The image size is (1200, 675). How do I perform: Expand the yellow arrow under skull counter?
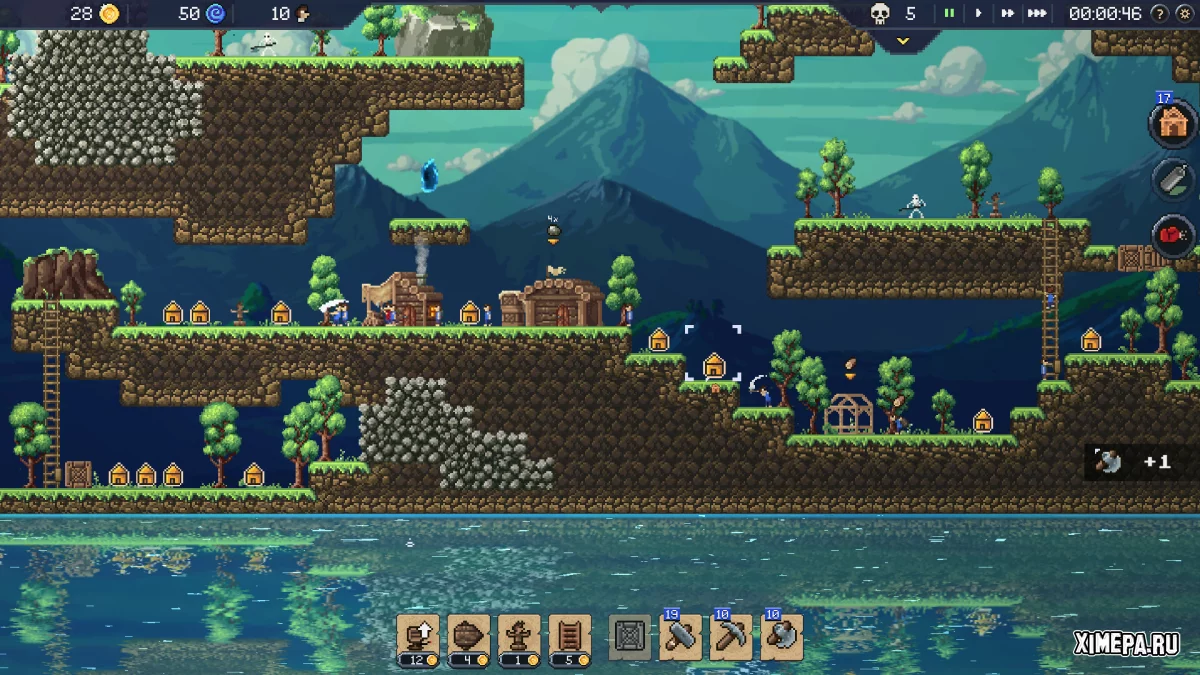(902, 41)
